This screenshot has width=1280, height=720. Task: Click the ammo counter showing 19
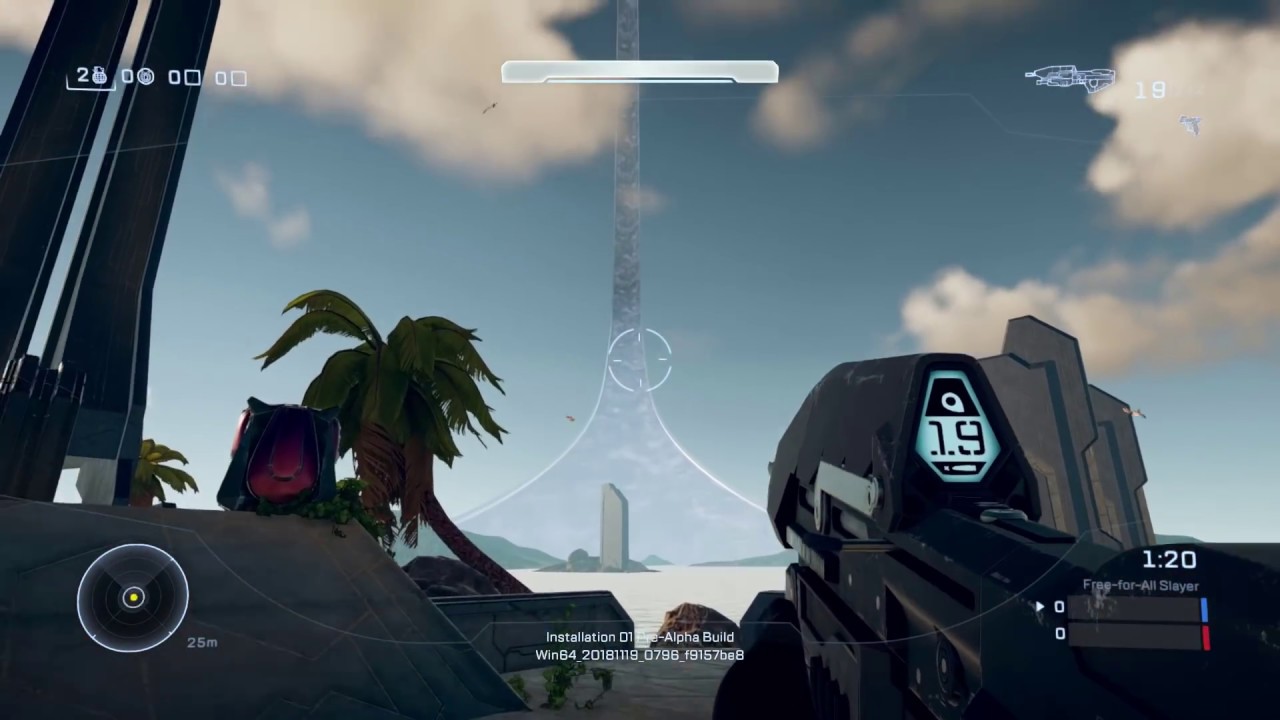click(x=1150, y=90)
